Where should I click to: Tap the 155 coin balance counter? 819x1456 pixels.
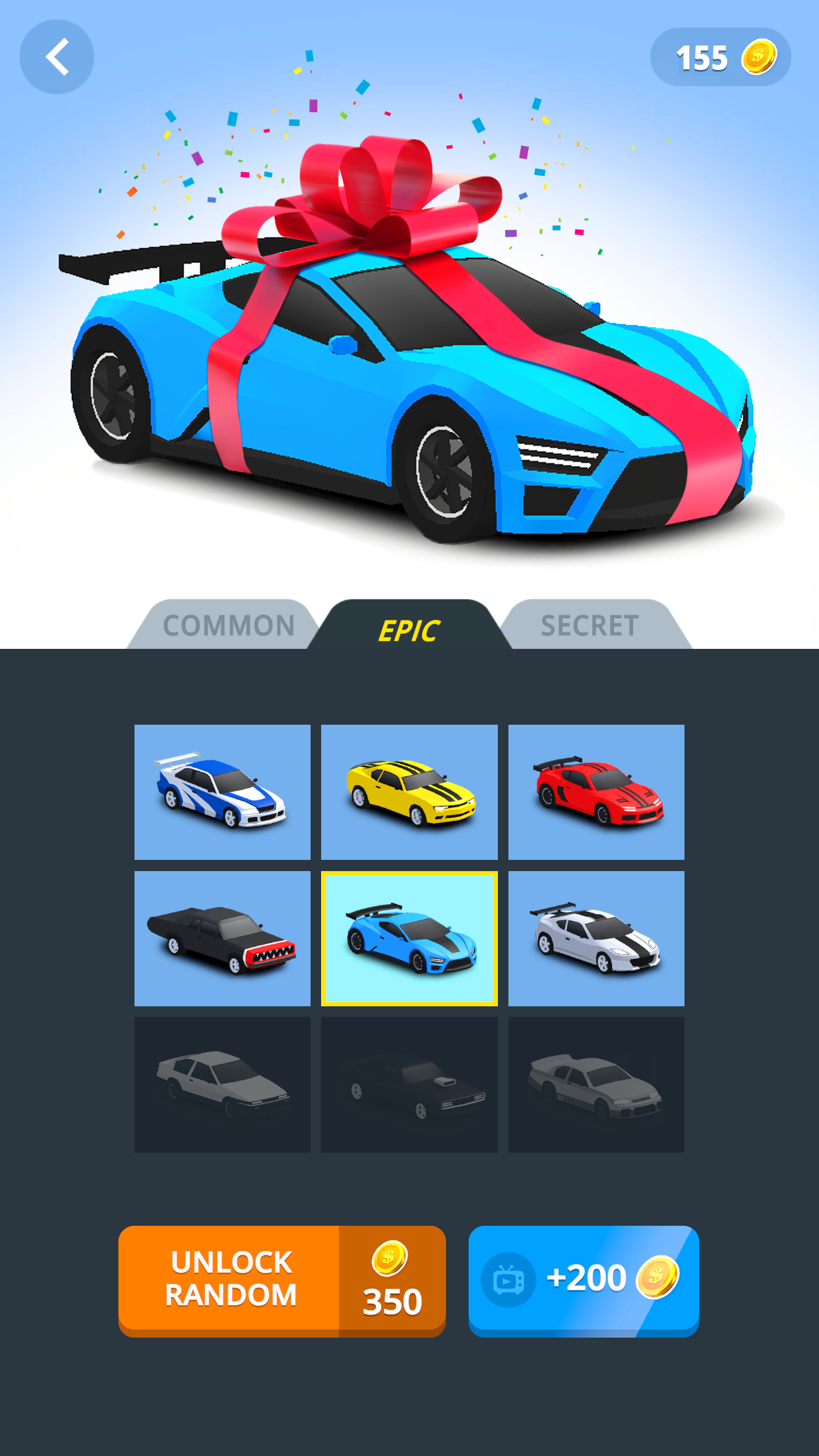pos(720,57)
